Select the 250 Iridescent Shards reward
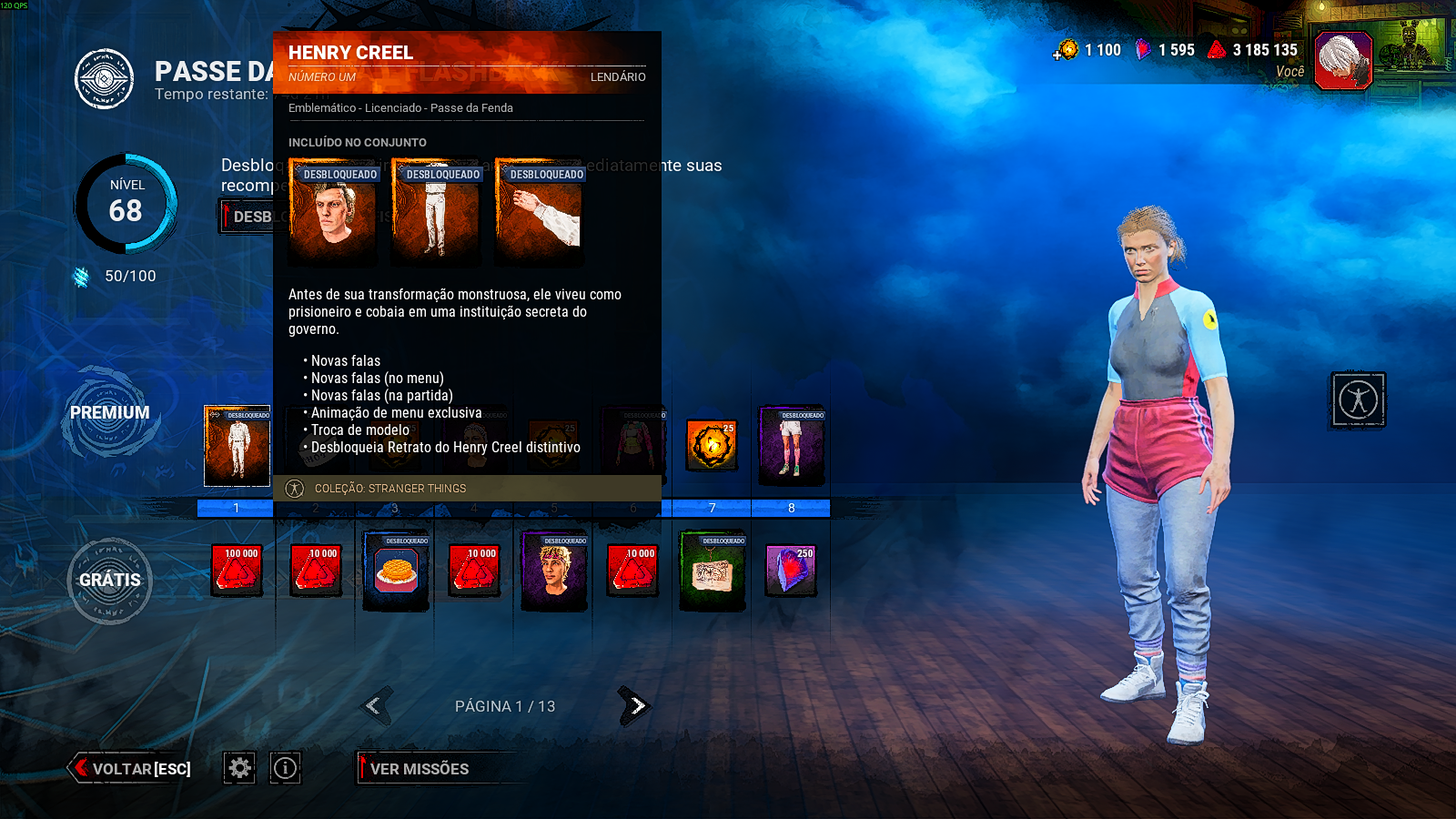 (791, 571)
